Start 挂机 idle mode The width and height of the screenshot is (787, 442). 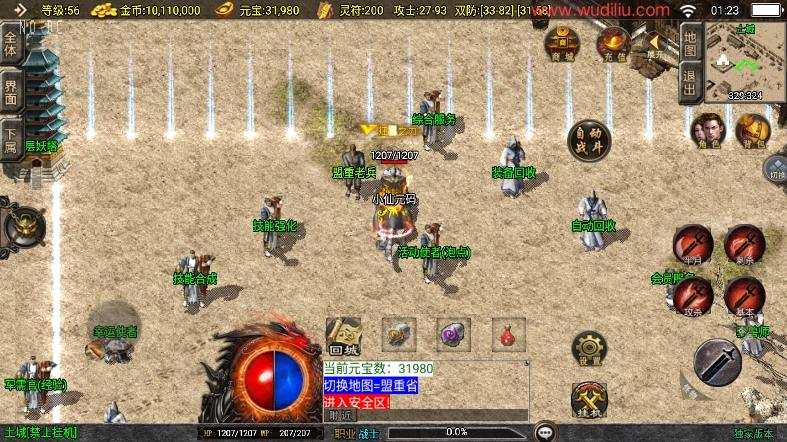coord(588,400)
